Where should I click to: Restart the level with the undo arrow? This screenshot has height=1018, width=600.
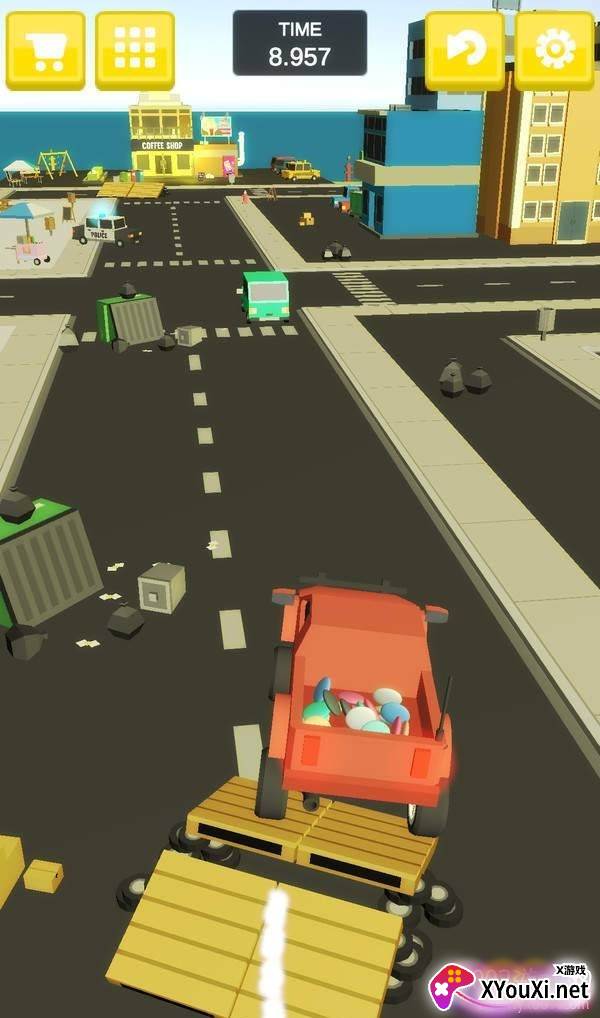(464, 49)
